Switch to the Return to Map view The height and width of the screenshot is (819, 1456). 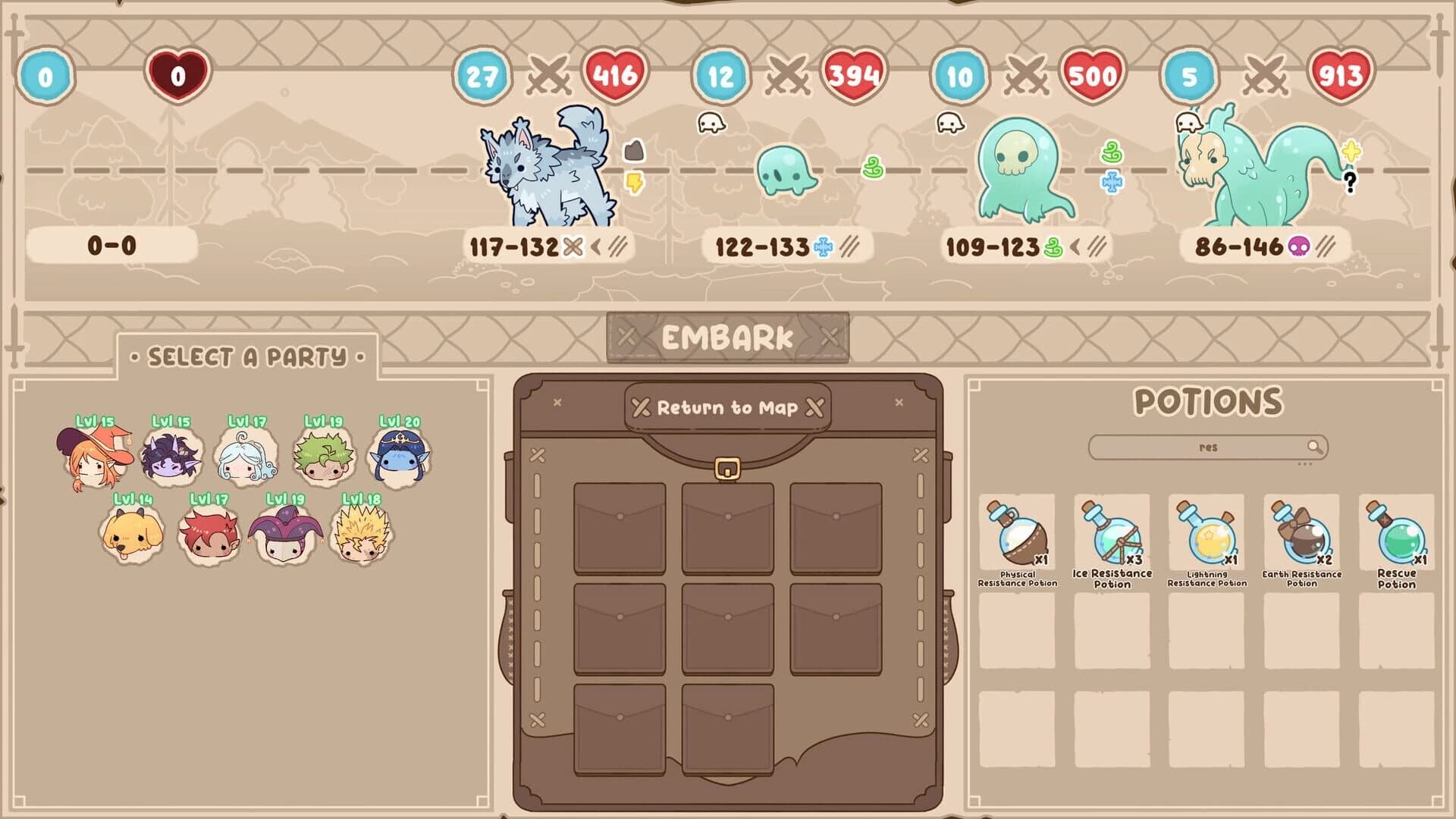click(x=726, y=408)
